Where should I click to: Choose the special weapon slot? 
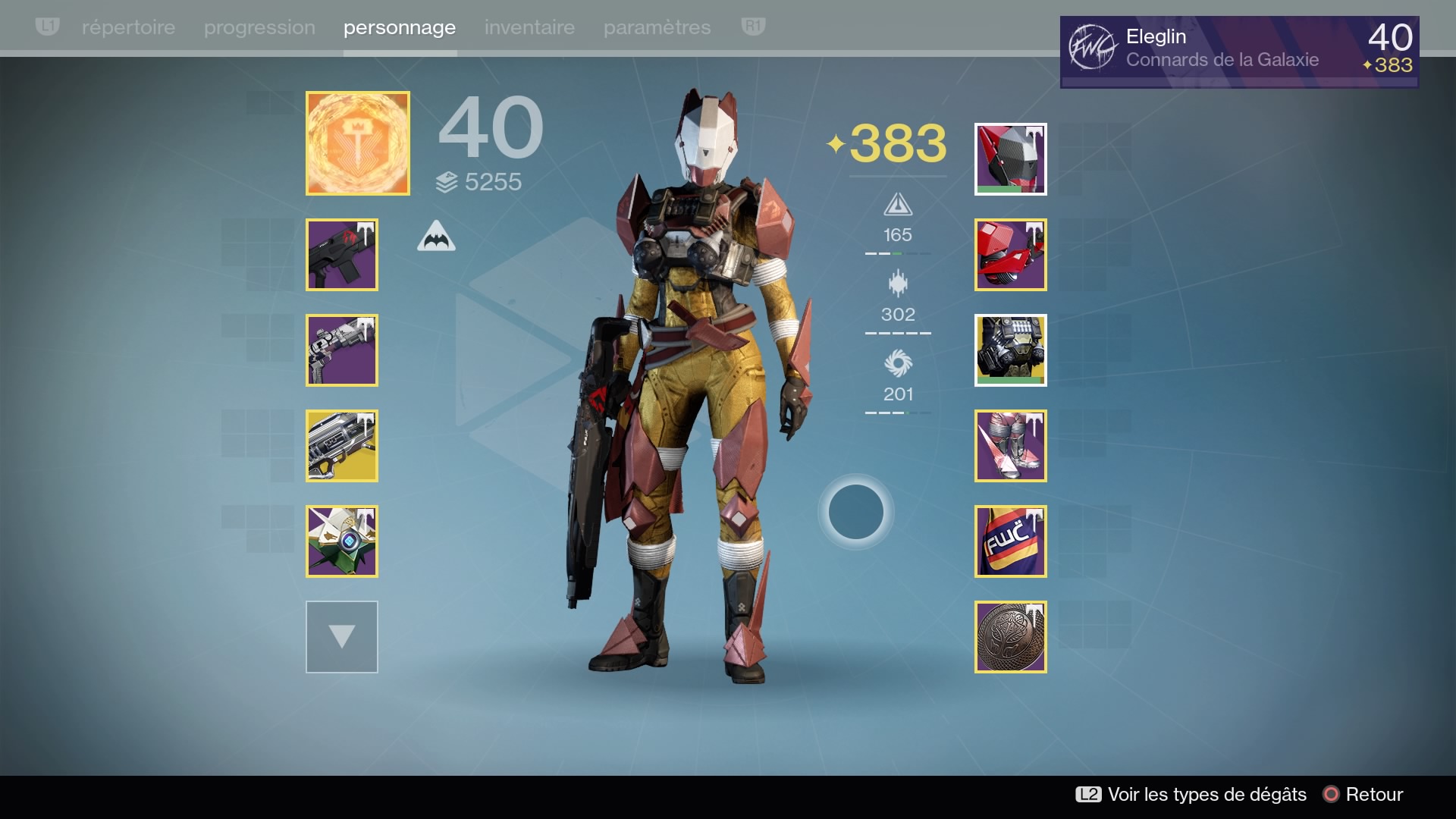tap(342, 350)
